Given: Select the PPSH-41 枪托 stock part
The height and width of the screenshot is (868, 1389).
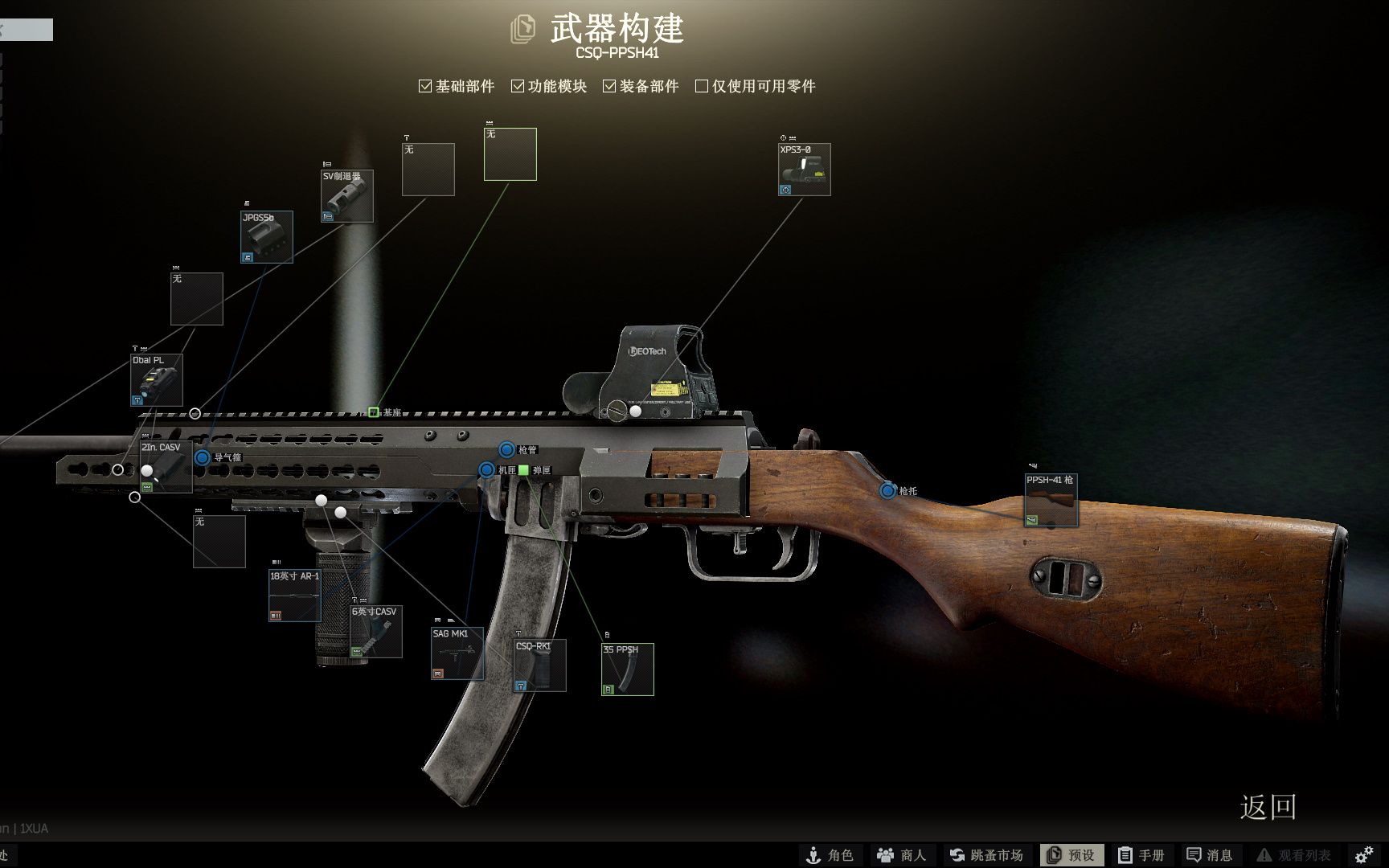Looking at the screenshot, I should (1050, 498).
